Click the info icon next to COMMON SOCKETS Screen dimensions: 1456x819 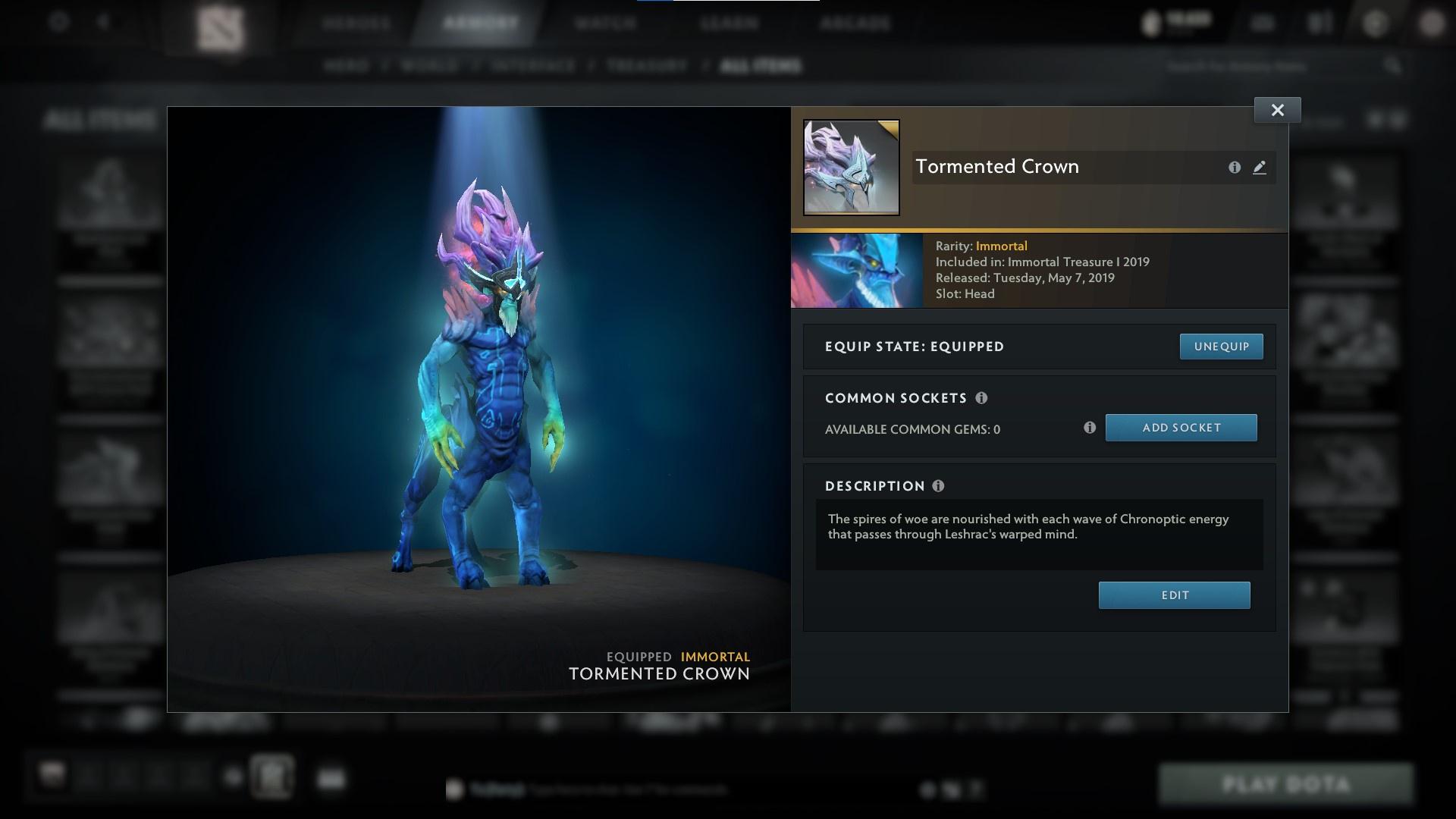pyautogui.click(x=984, y=398)
